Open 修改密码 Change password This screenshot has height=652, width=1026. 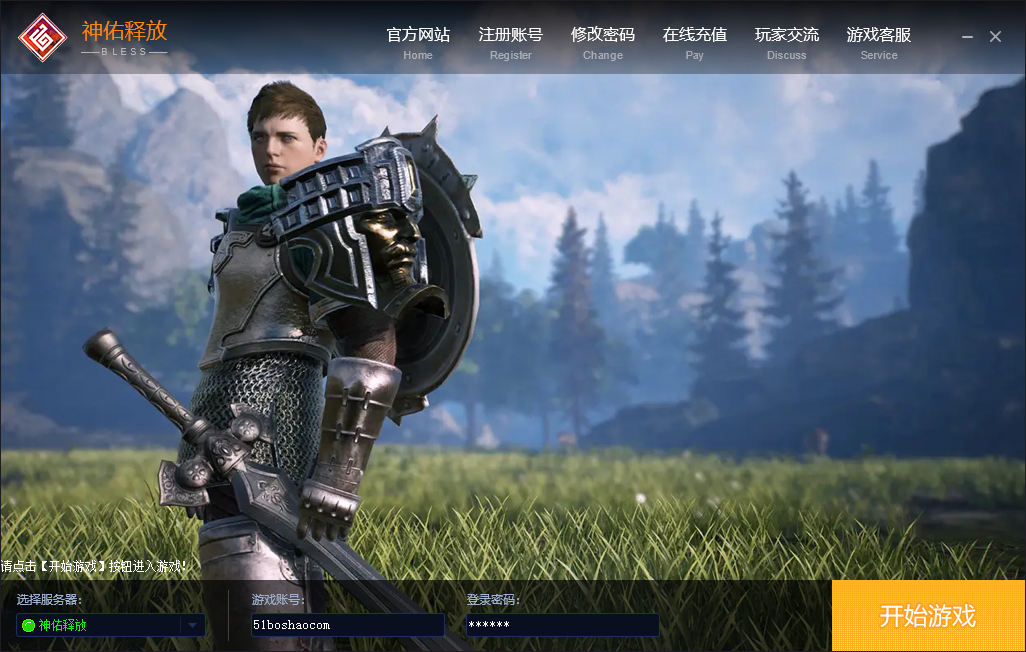click(x=602, y=42)
